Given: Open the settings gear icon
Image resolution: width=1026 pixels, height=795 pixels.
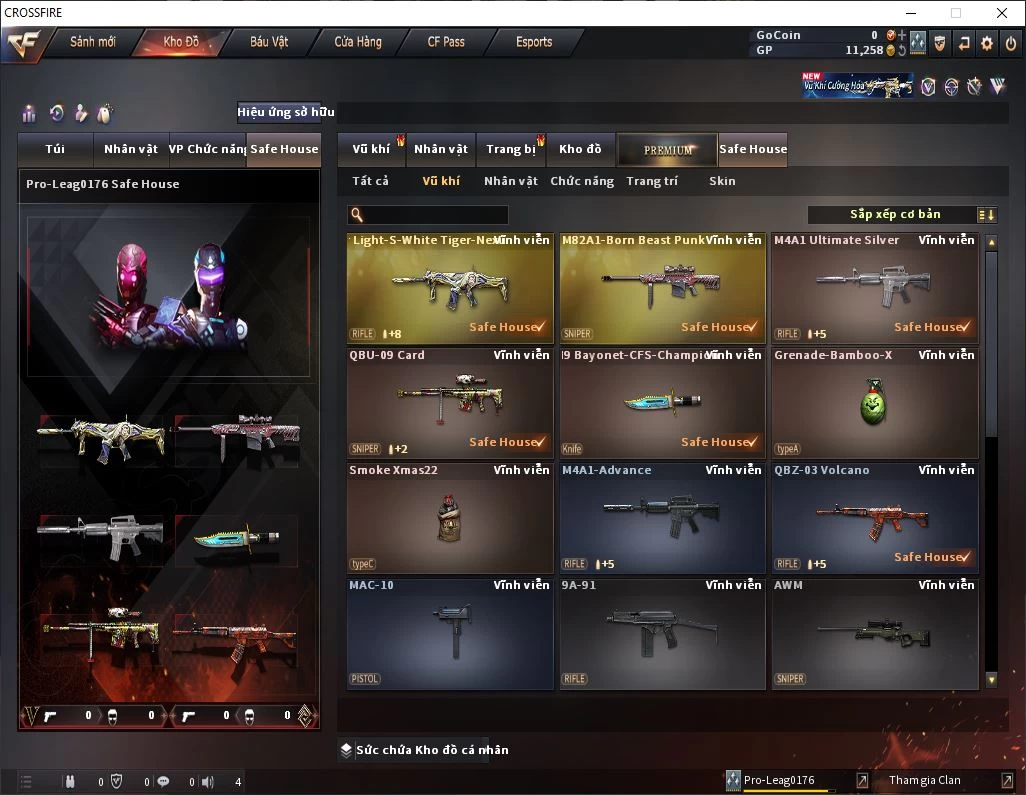Looking at the screenshot, I should coord(987,43).
